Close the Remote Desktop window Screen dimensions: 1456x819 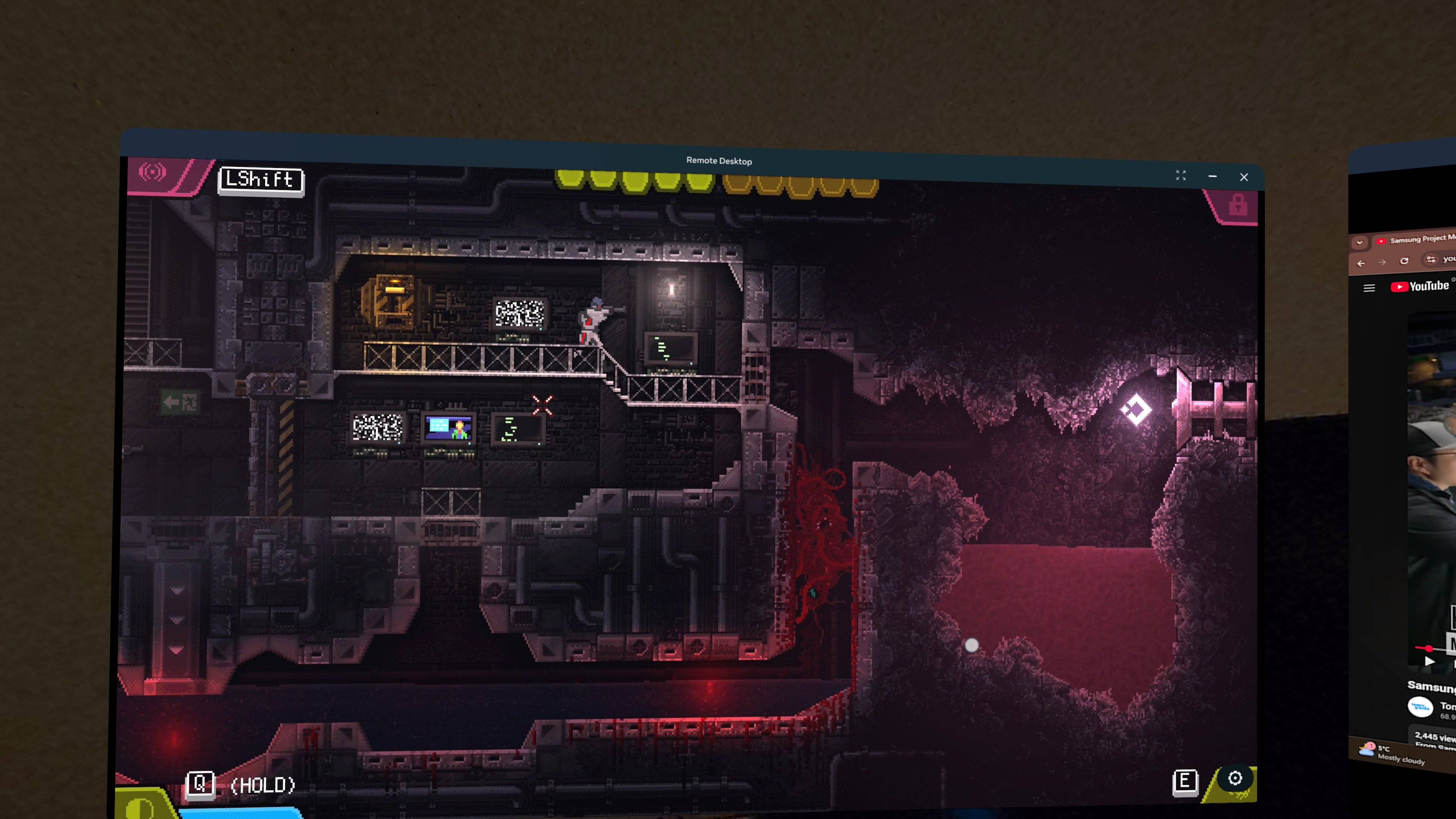click(1244, 177)
